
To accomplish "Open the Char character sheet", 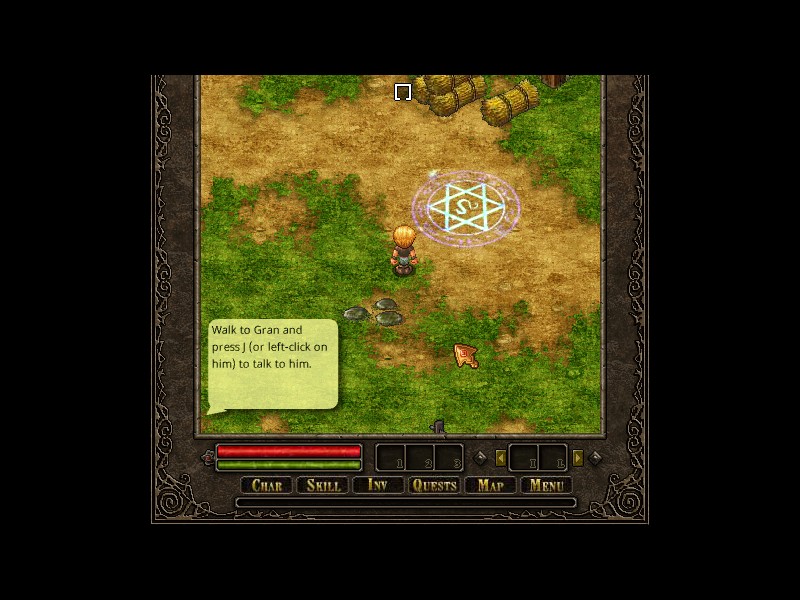I will click(x=267, y=485).
